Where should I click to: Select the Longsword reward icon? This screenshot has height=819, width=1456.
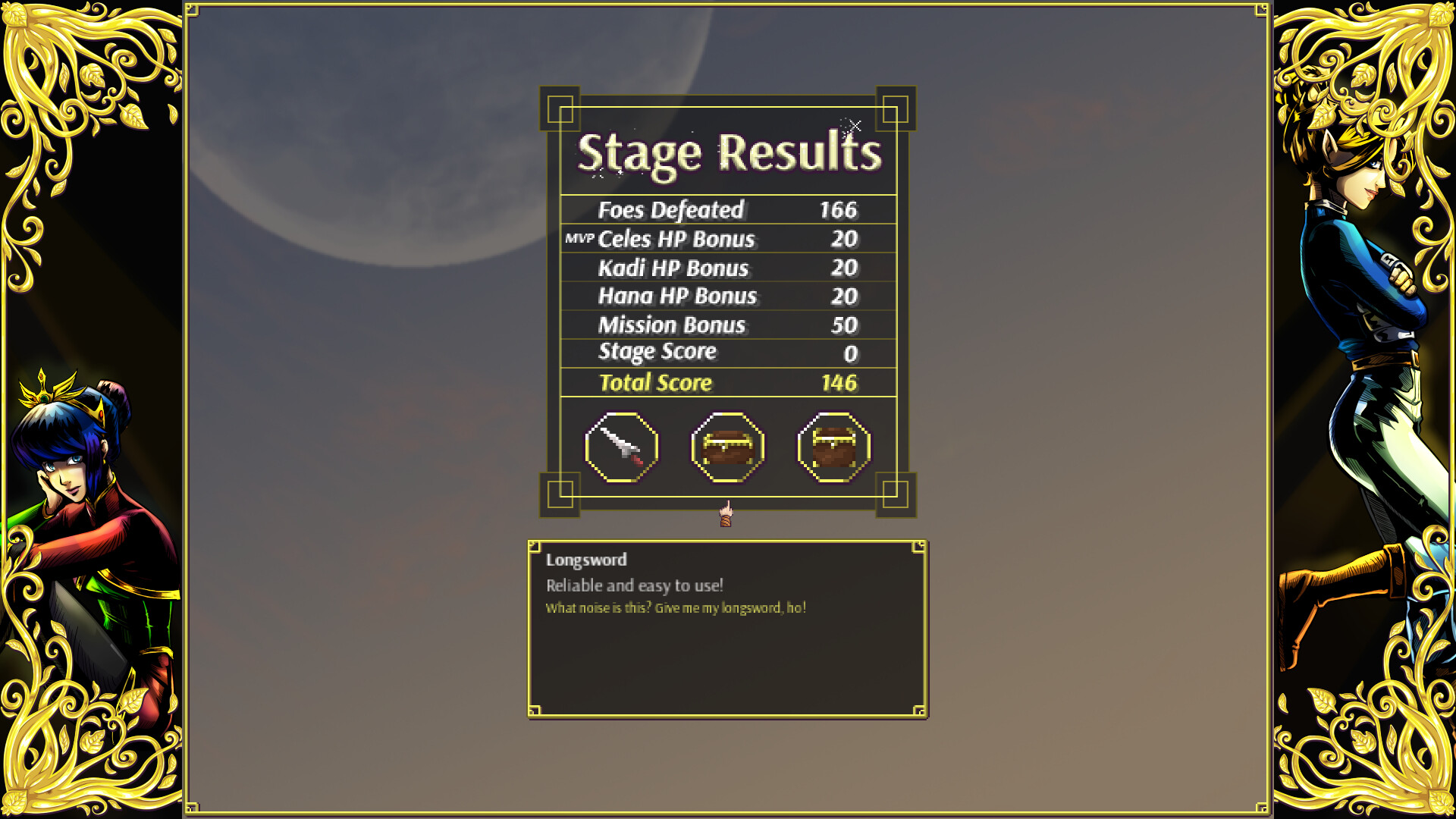(622, 447)
